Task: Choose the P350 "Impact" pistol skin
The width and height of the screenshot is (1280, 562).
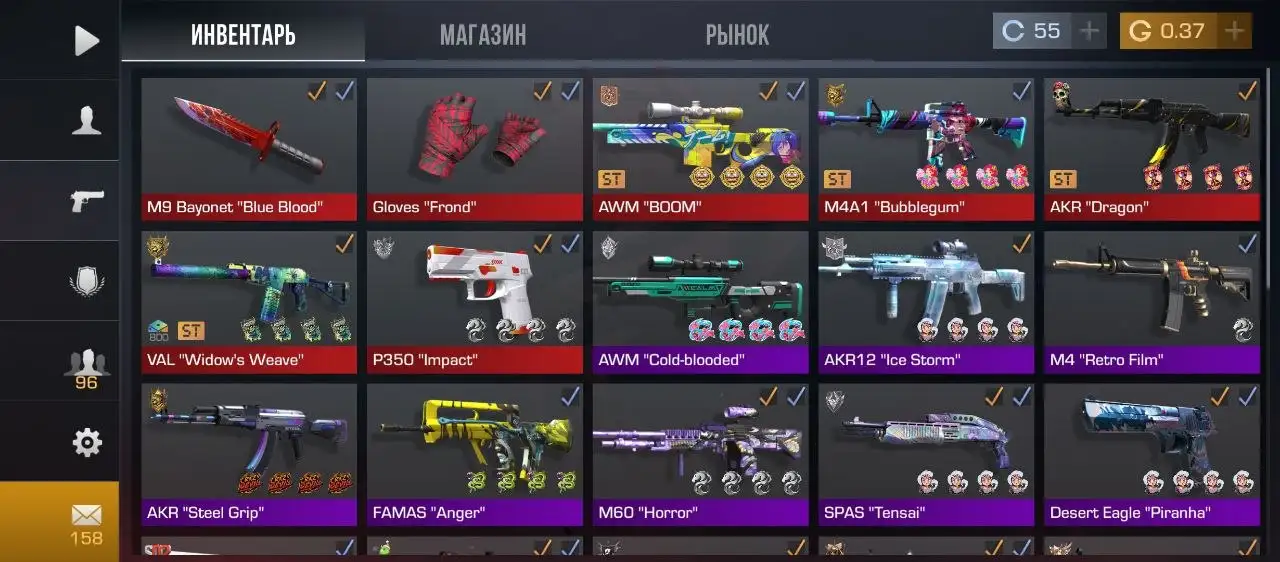Action: 474,301
